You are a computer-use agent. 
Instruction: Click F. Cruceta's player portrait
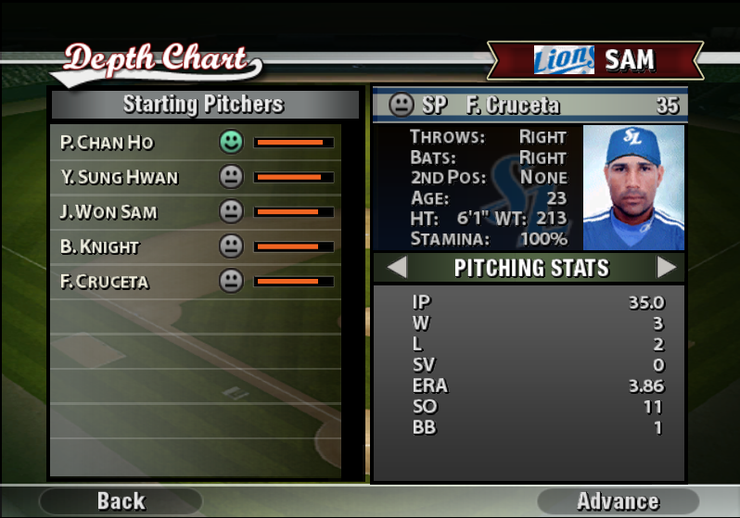[x=633, y=188]
